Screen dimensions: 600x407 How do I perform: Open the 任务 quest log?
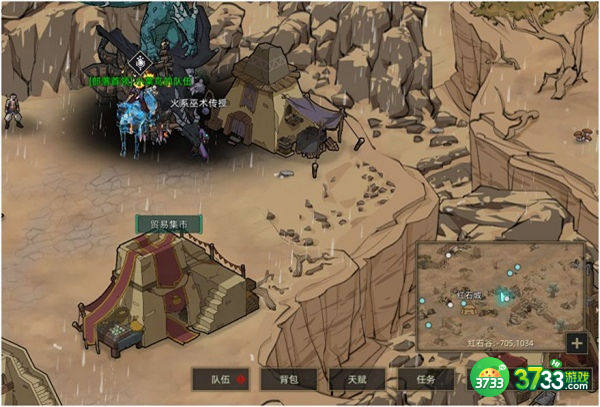click(426, 379)
